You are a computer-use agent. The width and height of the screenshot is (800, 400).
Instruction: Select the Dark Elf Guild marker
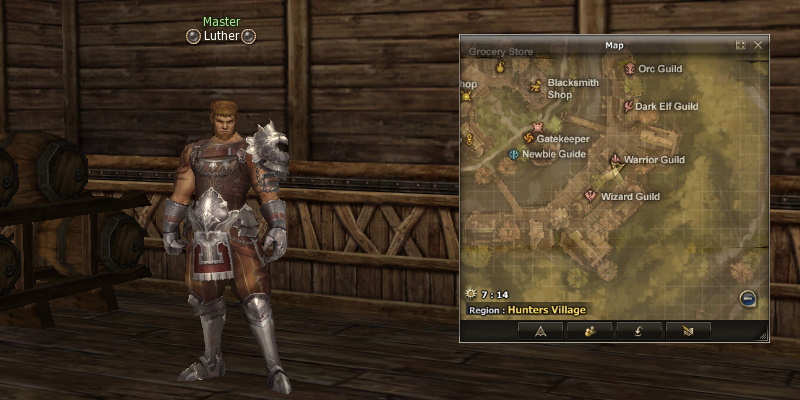coord(627,106)
